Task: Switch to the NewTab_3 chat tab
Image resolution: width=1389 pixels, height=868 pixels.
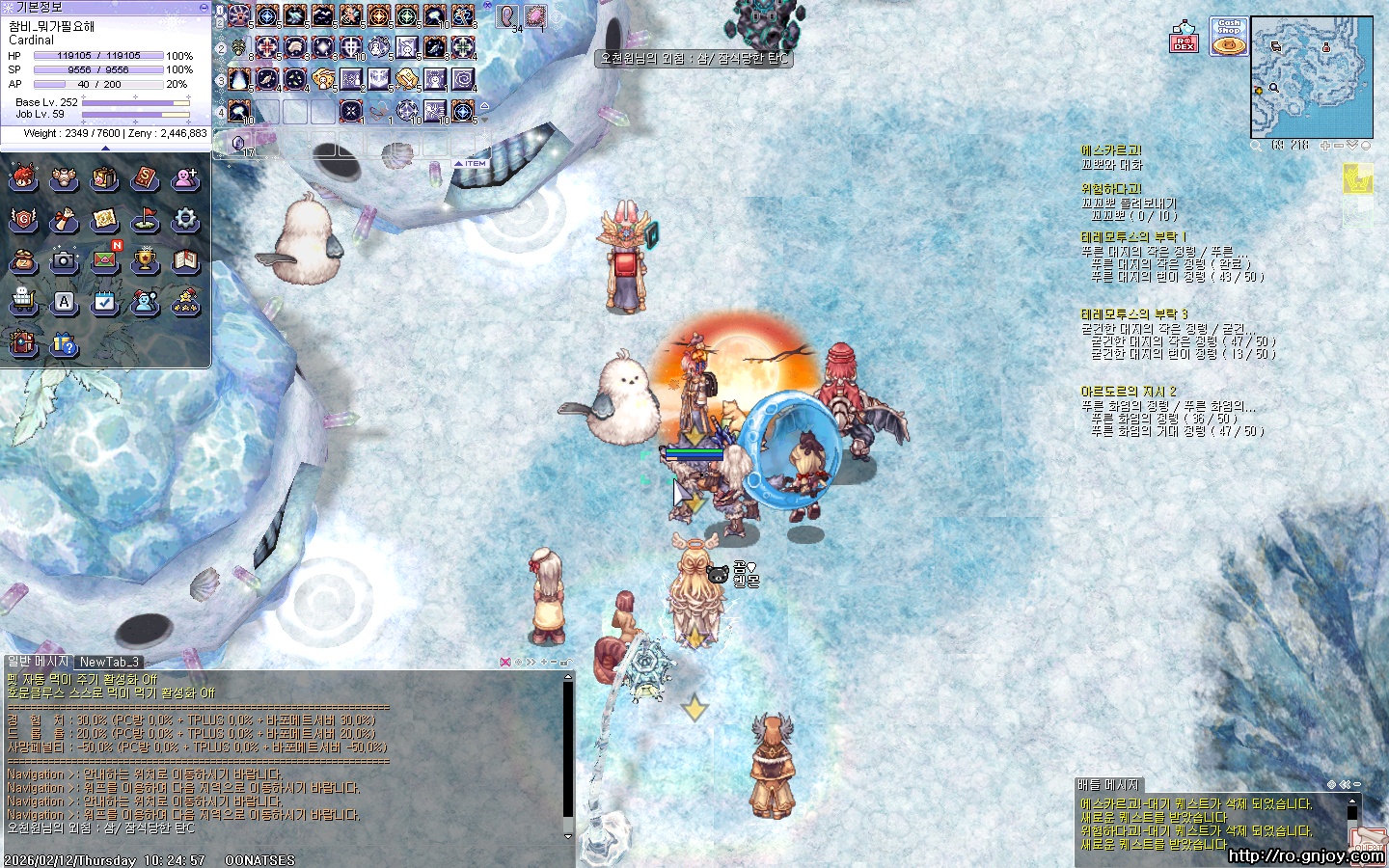Action: pyautogui.click(x=109, y=662)
